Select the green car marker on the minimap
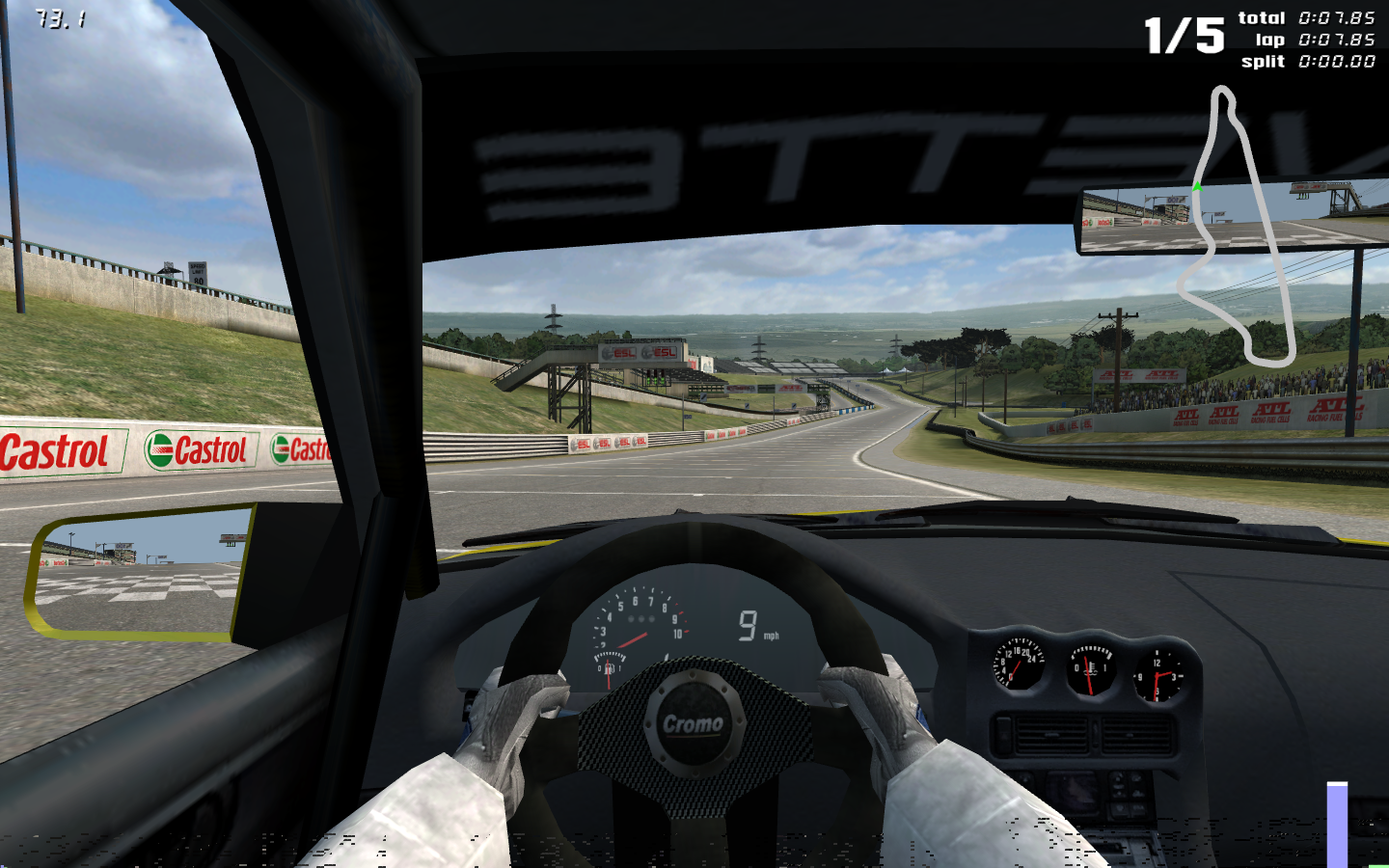 click(x=1197, y=186)
